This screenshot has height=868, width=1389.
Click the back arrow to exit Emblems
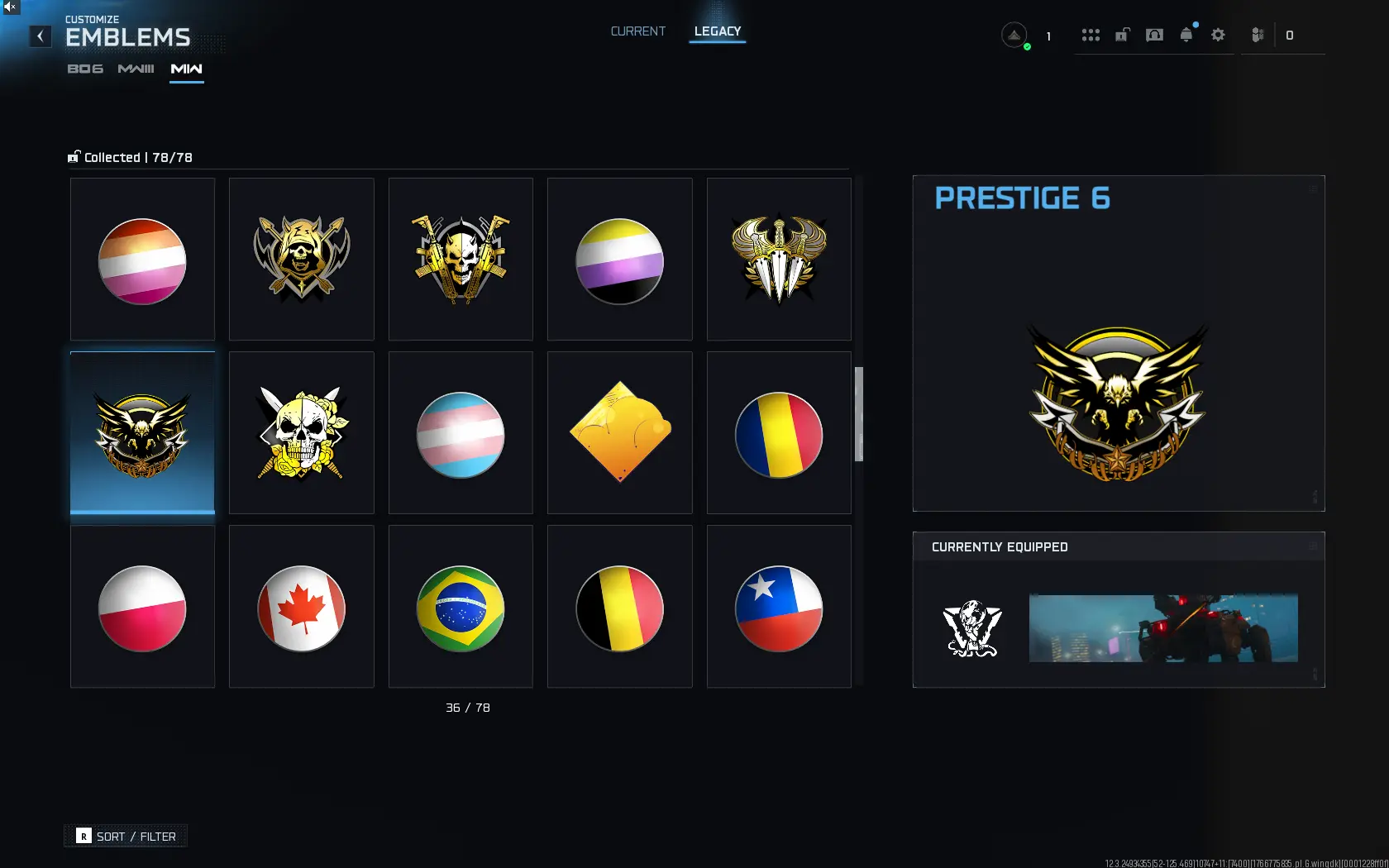coord(40,36)
